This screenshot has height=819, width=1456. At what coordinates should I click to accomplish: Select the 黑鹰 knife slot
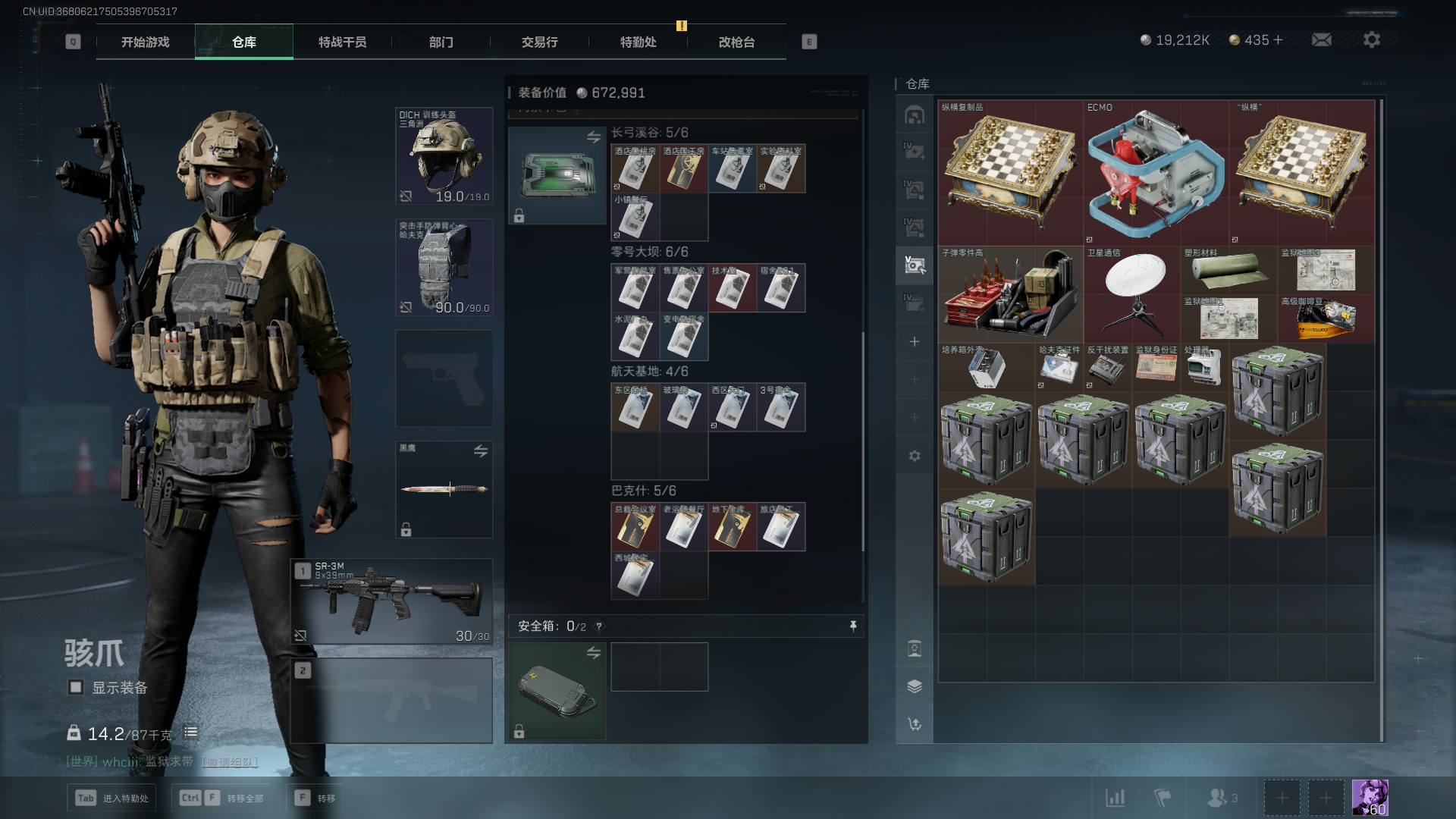444,489
